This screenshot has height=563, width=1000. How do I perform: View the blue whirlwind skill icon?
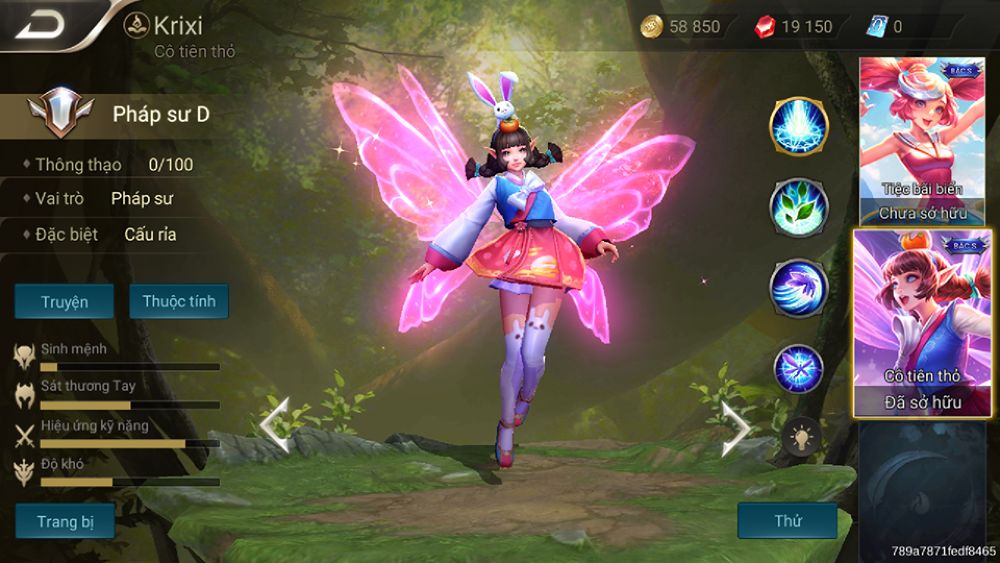798,288
